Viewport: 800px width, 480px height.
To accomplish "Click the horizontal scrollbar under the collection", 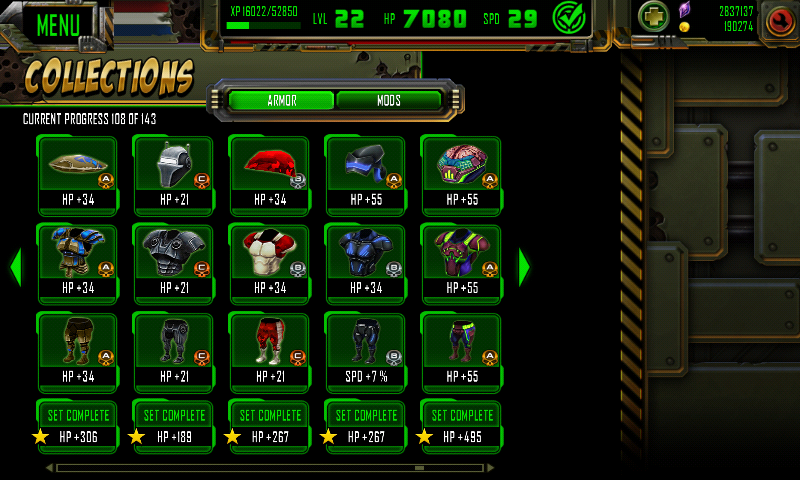I will (x=270, y=467).
